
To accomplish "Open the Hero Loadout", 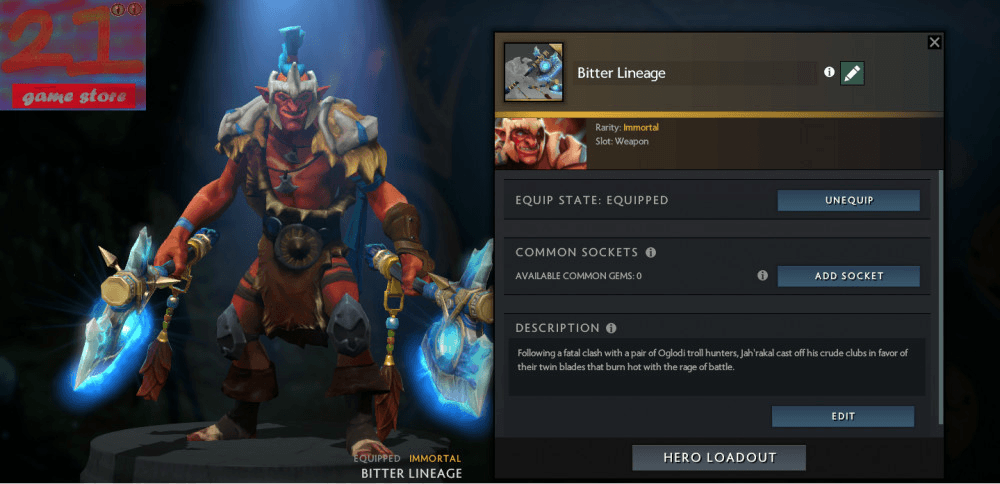I will (x=719, y=457).
